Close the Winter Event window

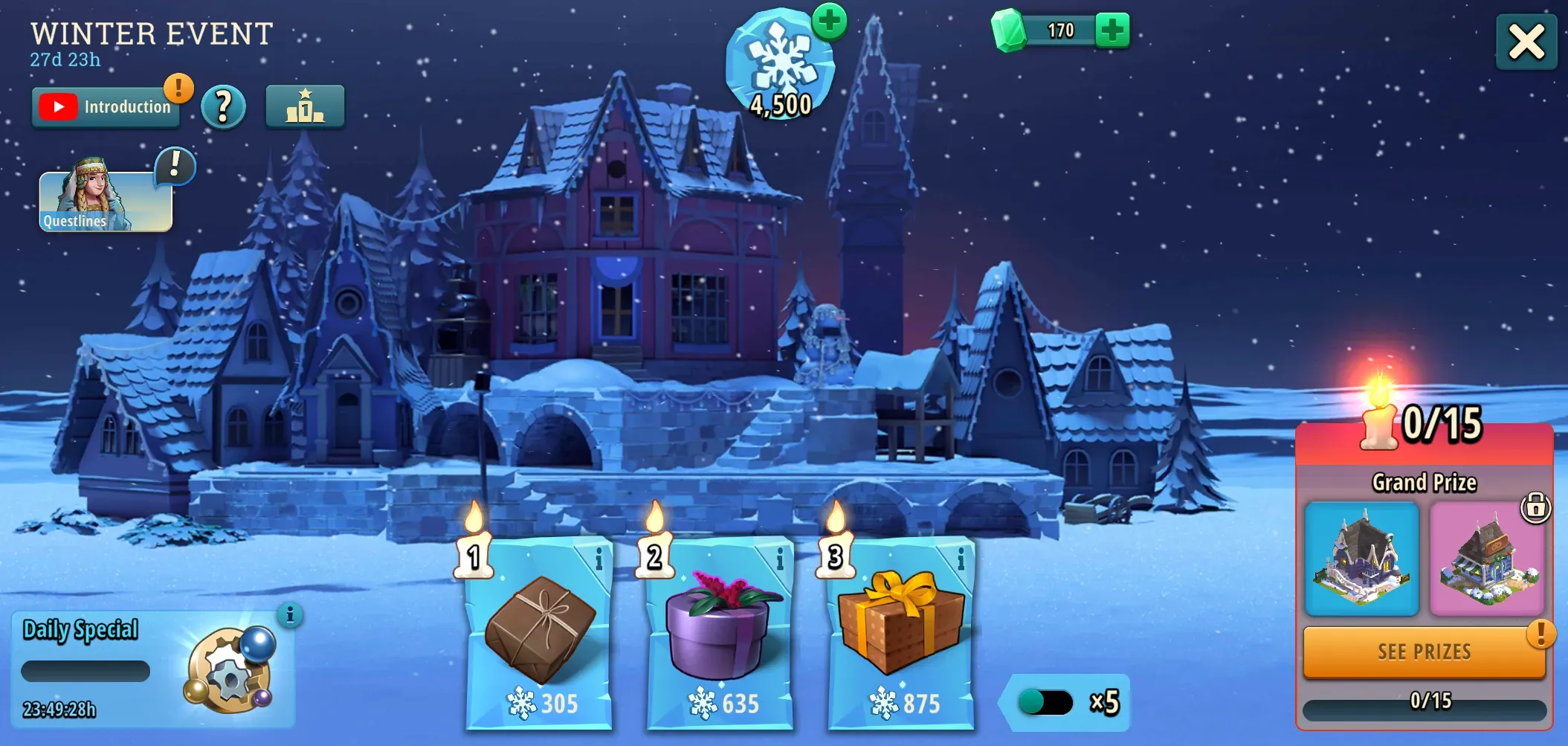point(1526,42)
